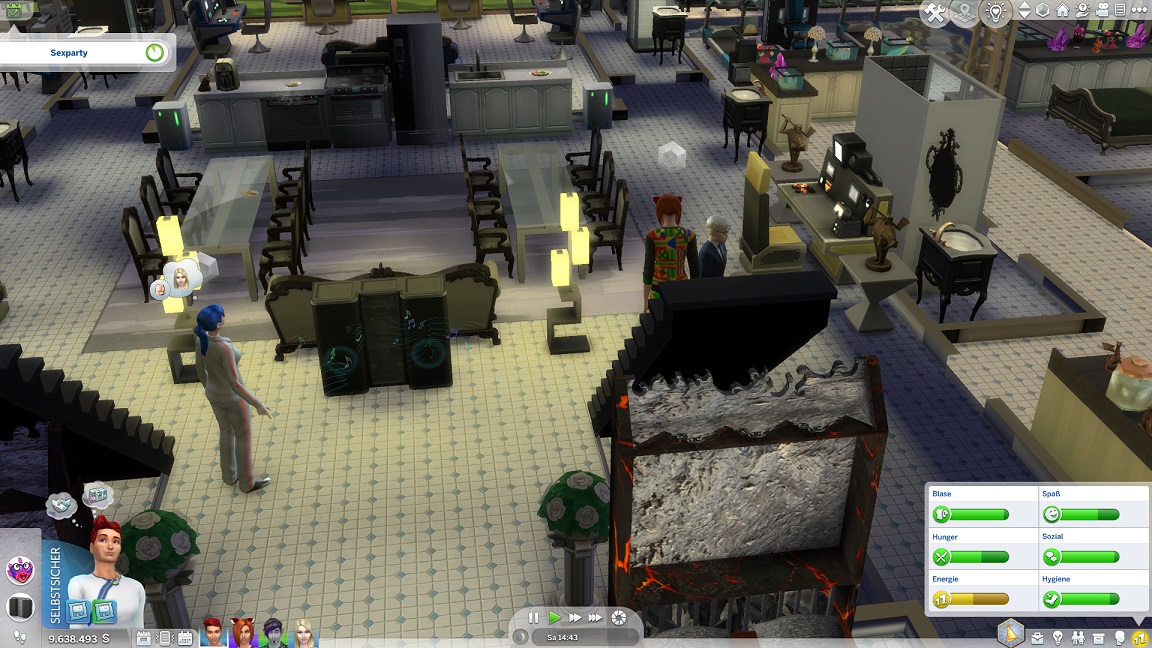1152x648 pixels.
Task: Open the calendar next to the funds
Action: point(143,638)
